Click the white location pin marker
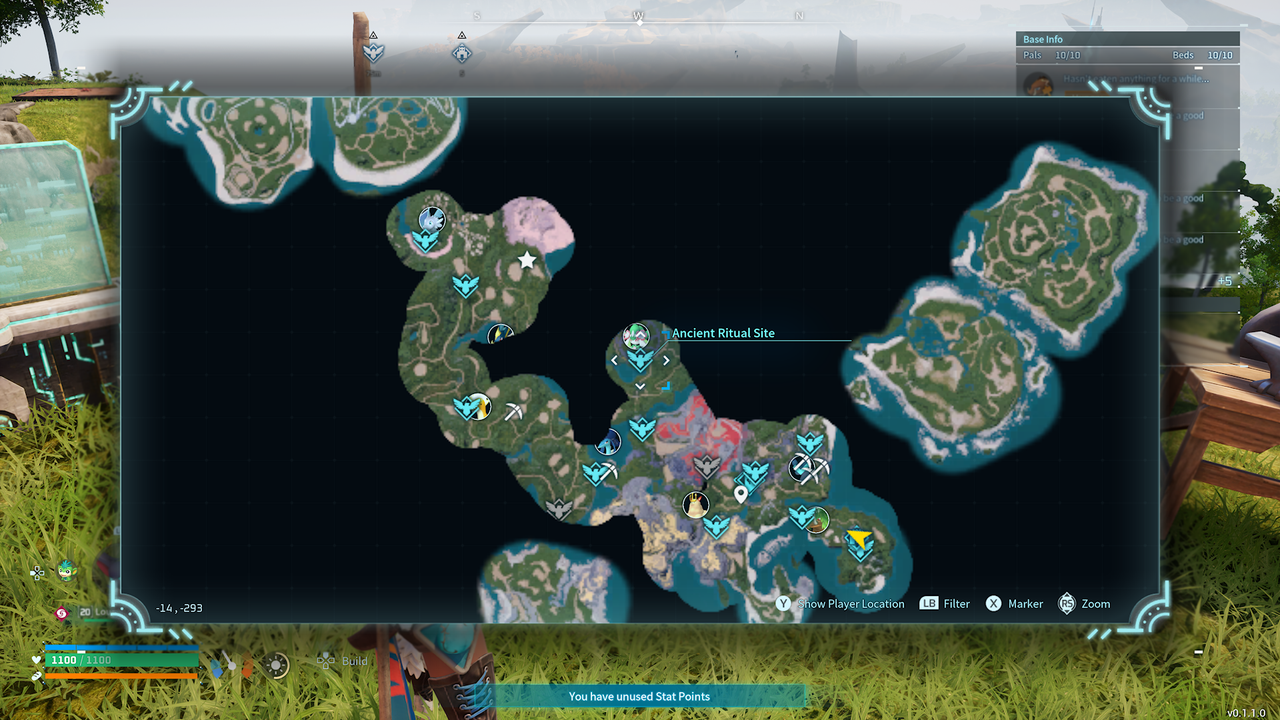1280x720 pixels. coord(741,493)
